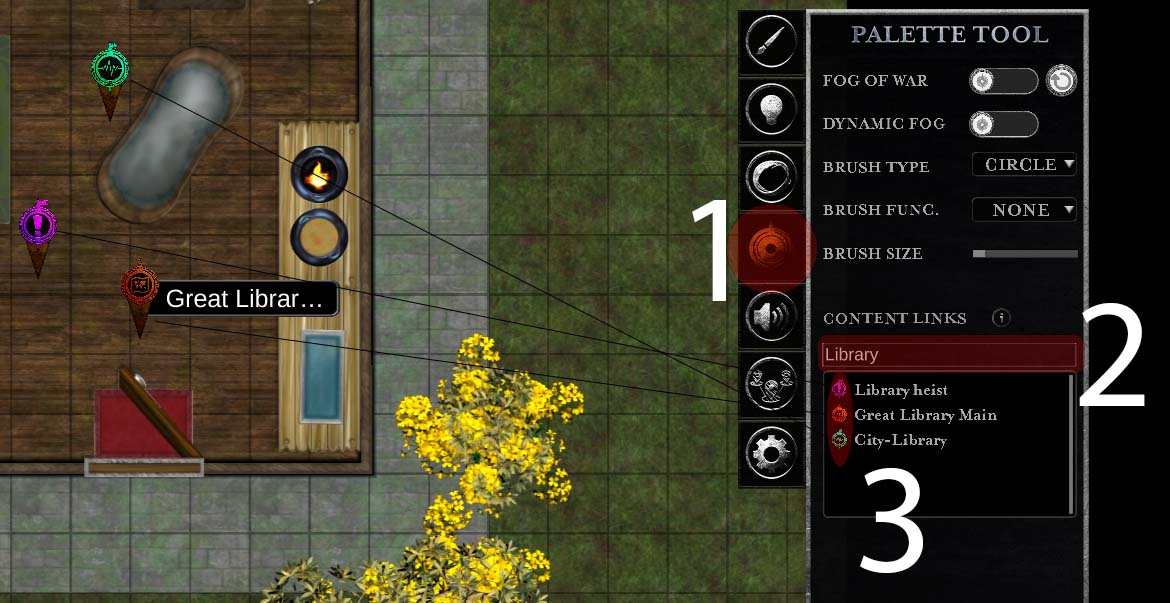This screenshot has height=603, width=1170.
Task: Show the Content Links info icon
Action: [x=1001, y=318]
